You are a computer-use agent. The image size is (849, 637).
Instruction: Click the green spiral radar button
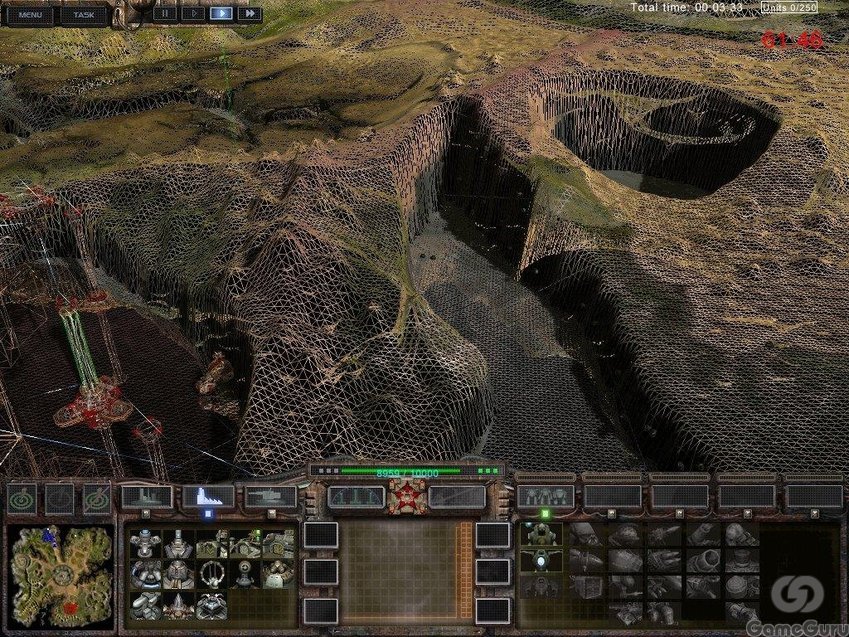23,498
